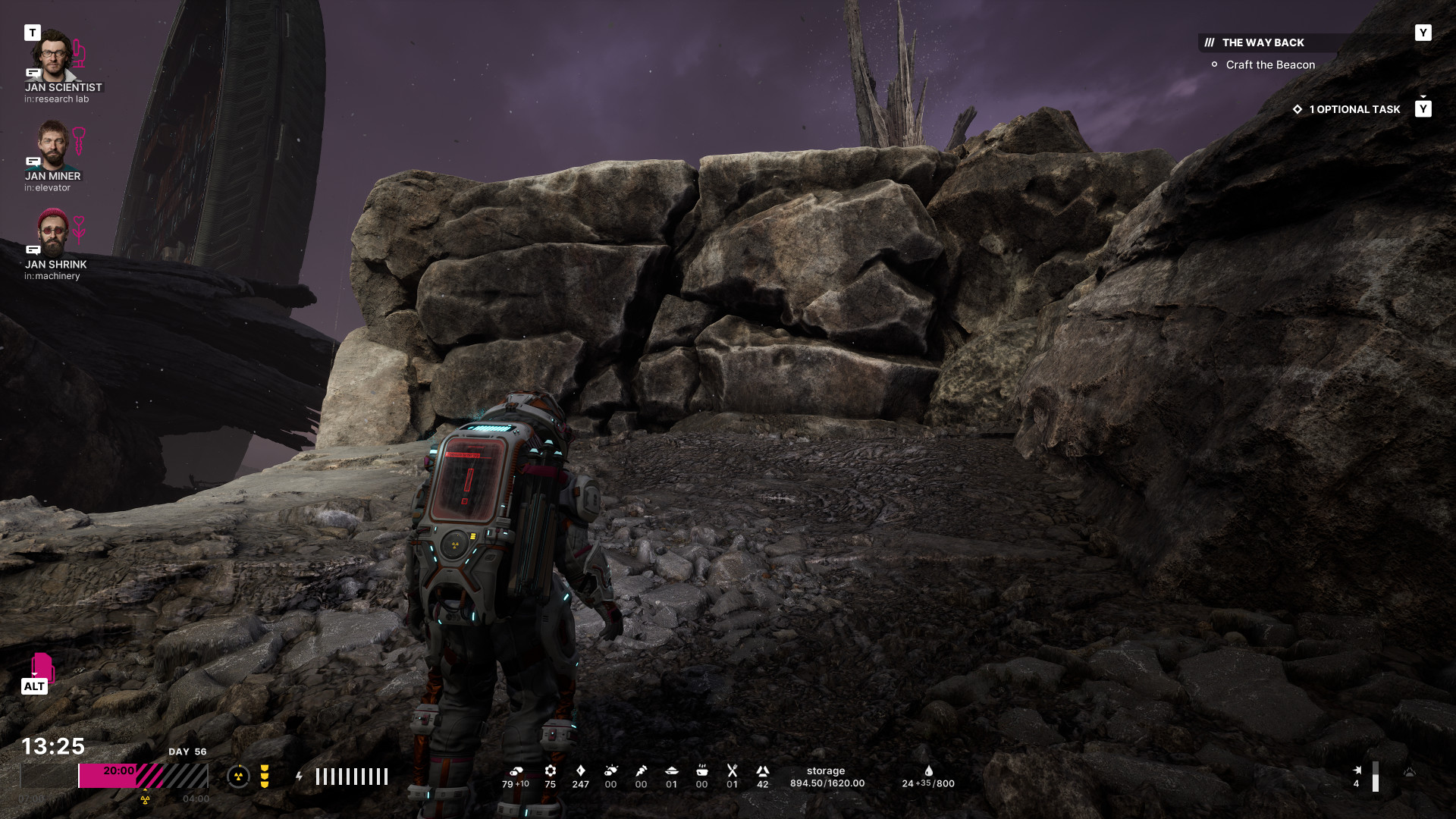Click the diamond-shaped resource icon showing 247
This screenshot has width=1456, height=819.
point(581,771)
